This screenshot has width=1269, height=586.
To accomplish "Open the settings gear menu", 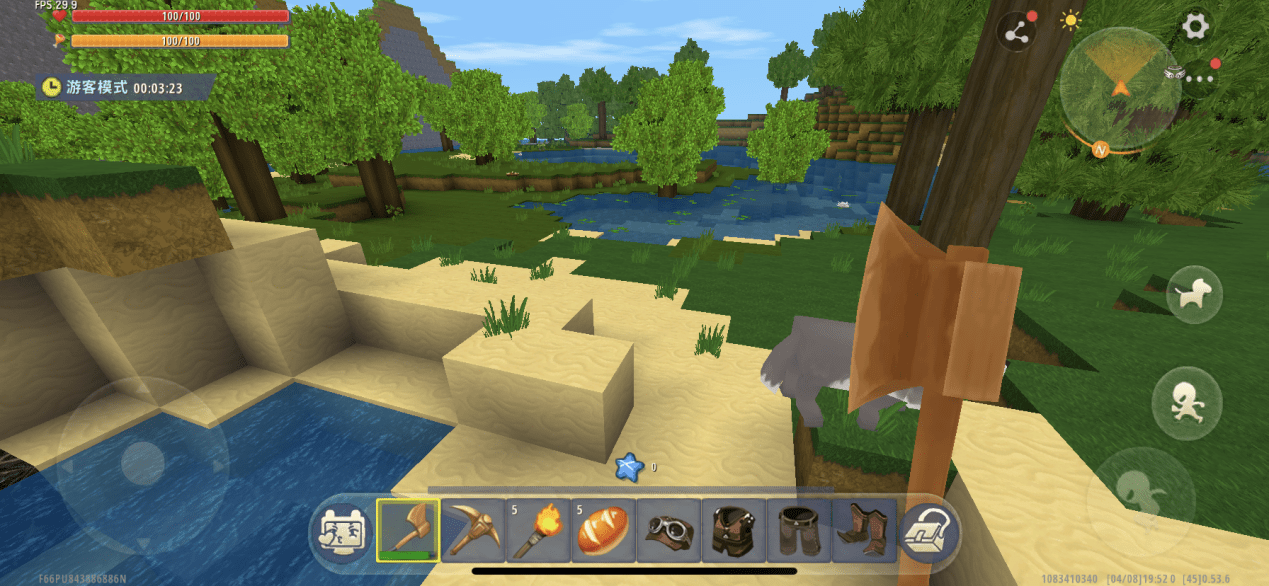I will 1195,26.
